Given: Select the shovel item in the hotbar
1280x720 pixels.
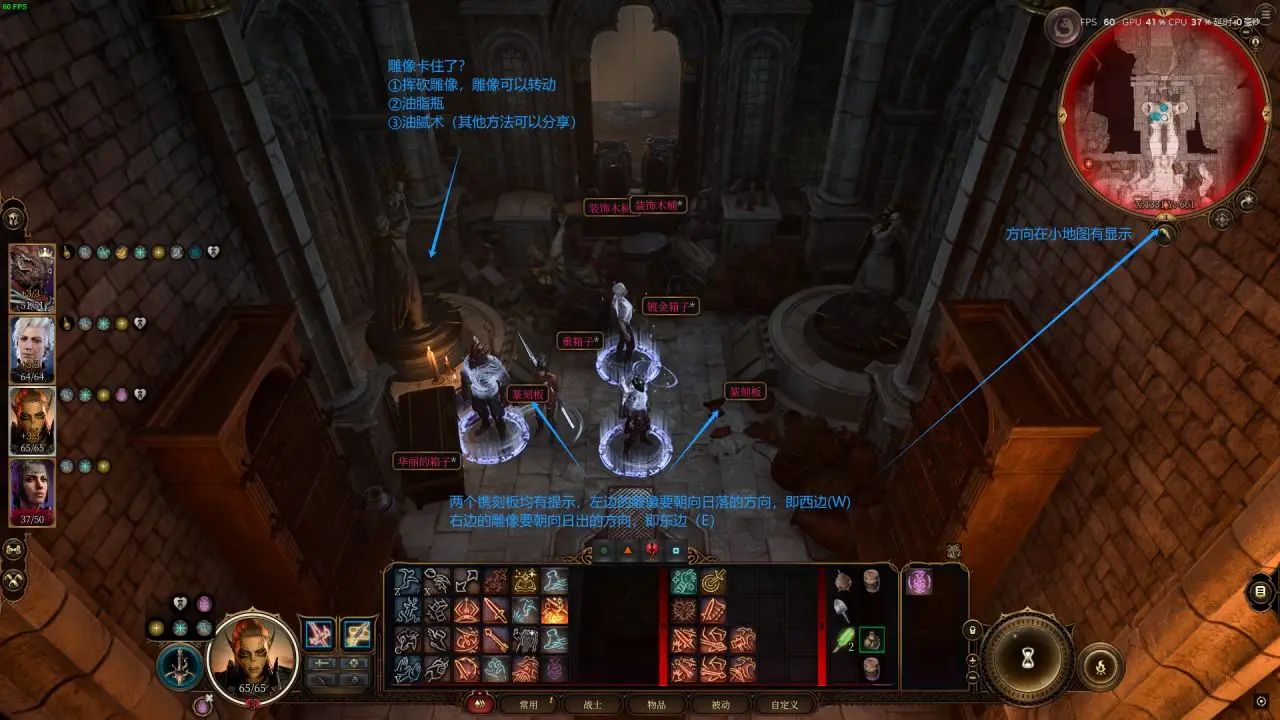Looking at the screenshot, I should pyautogui.click(x=844, y=609).
